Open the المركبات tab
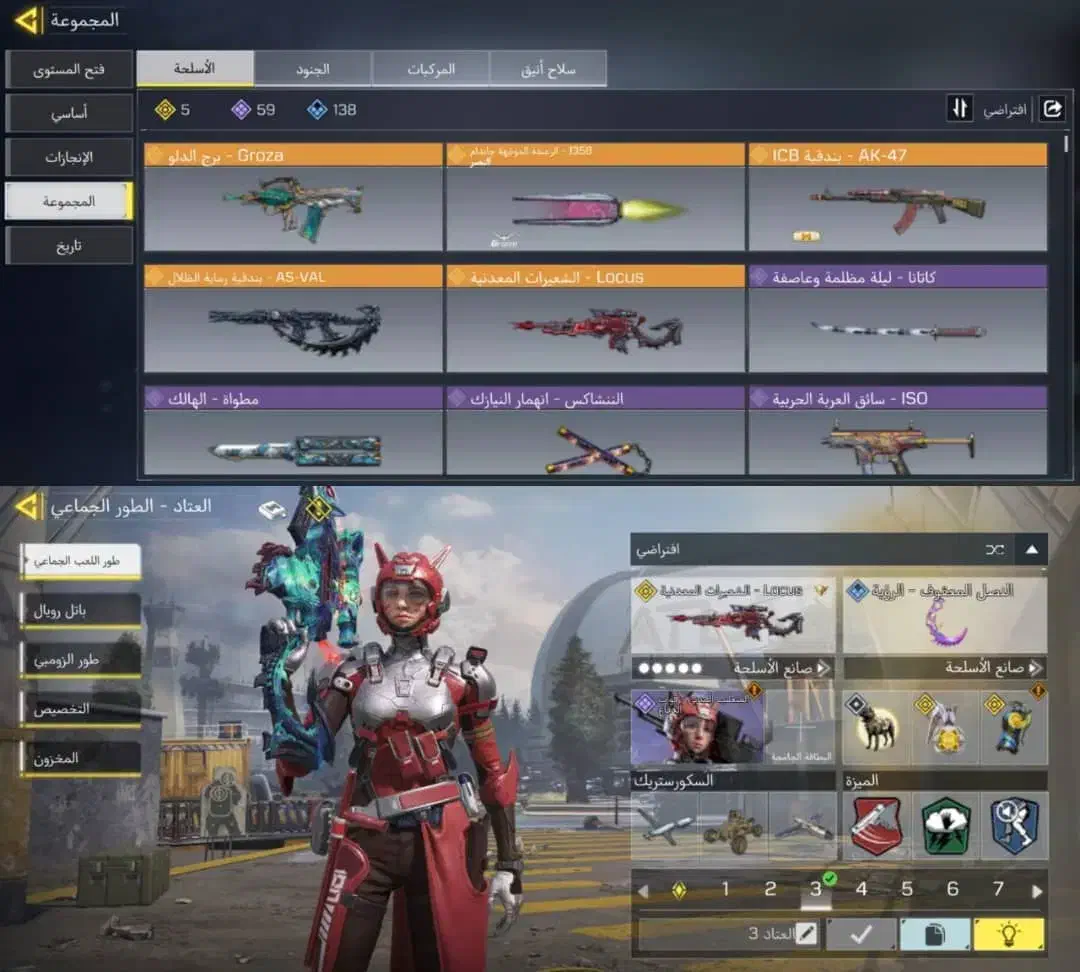The height and width of the screenshot is (972, 1080). [431, 69]
